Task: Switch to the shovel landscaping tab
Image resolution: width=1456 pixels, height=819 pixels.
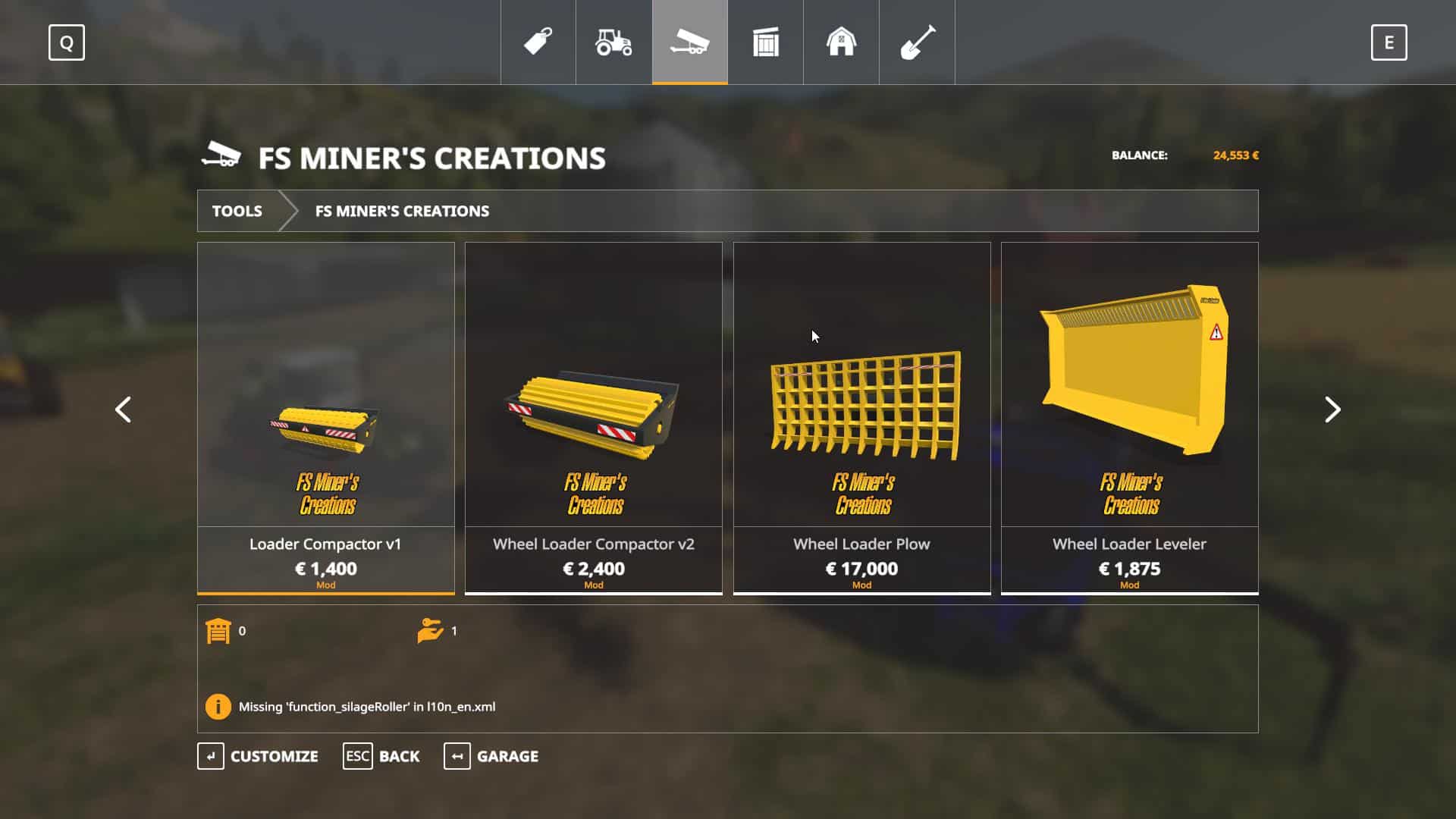Action: pyautogui.click(x=918, y=42)
